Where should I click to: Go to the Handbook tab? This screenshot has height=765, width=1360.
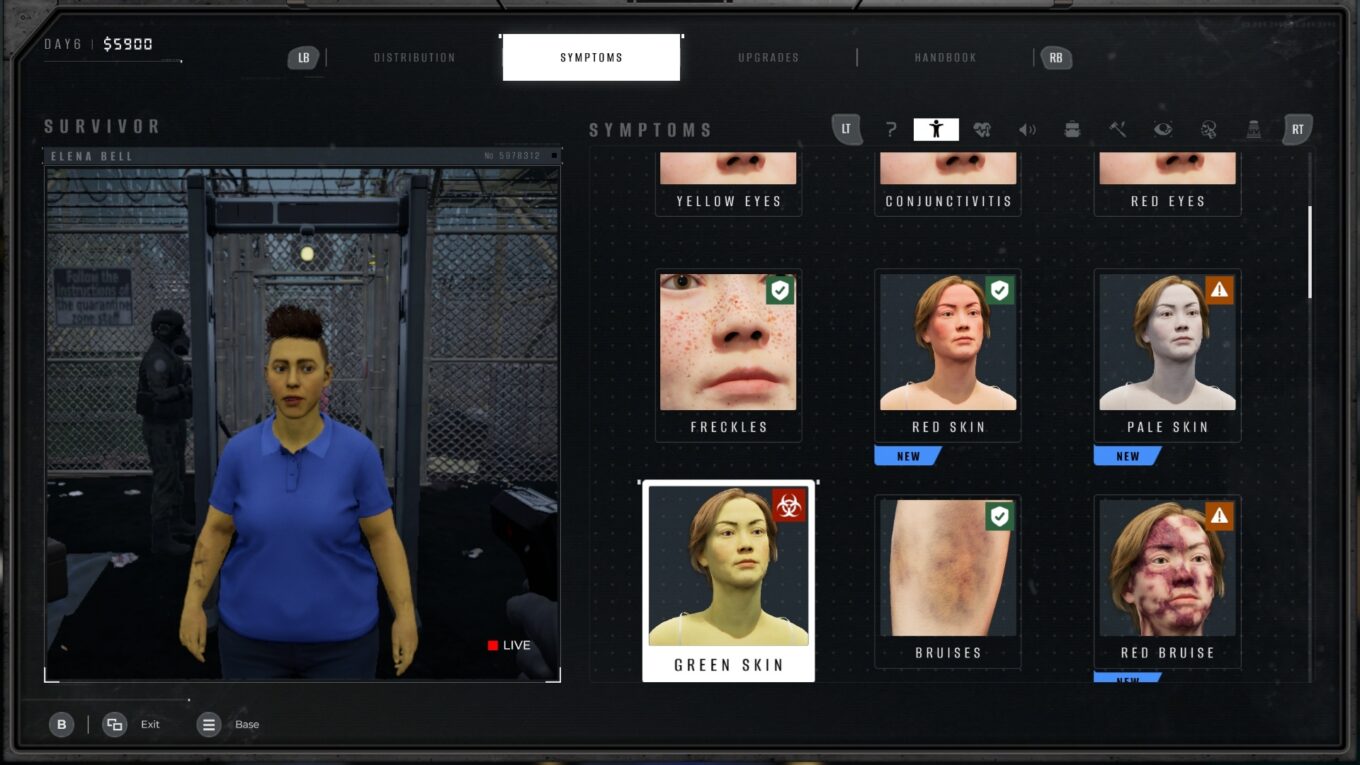pyautogui.click(x=945, y=58)
